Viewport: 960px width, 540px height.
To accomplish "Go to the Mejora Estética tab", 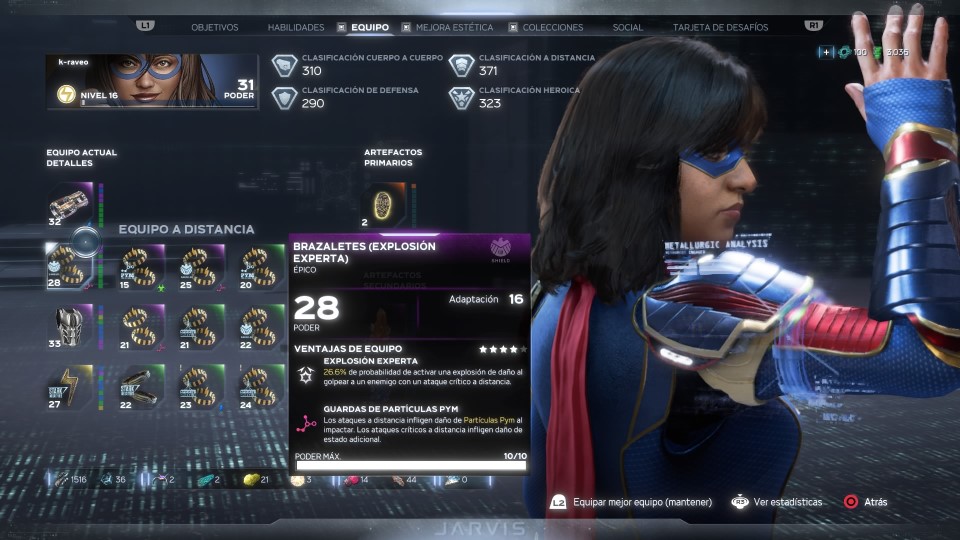I will pos(453,27).
